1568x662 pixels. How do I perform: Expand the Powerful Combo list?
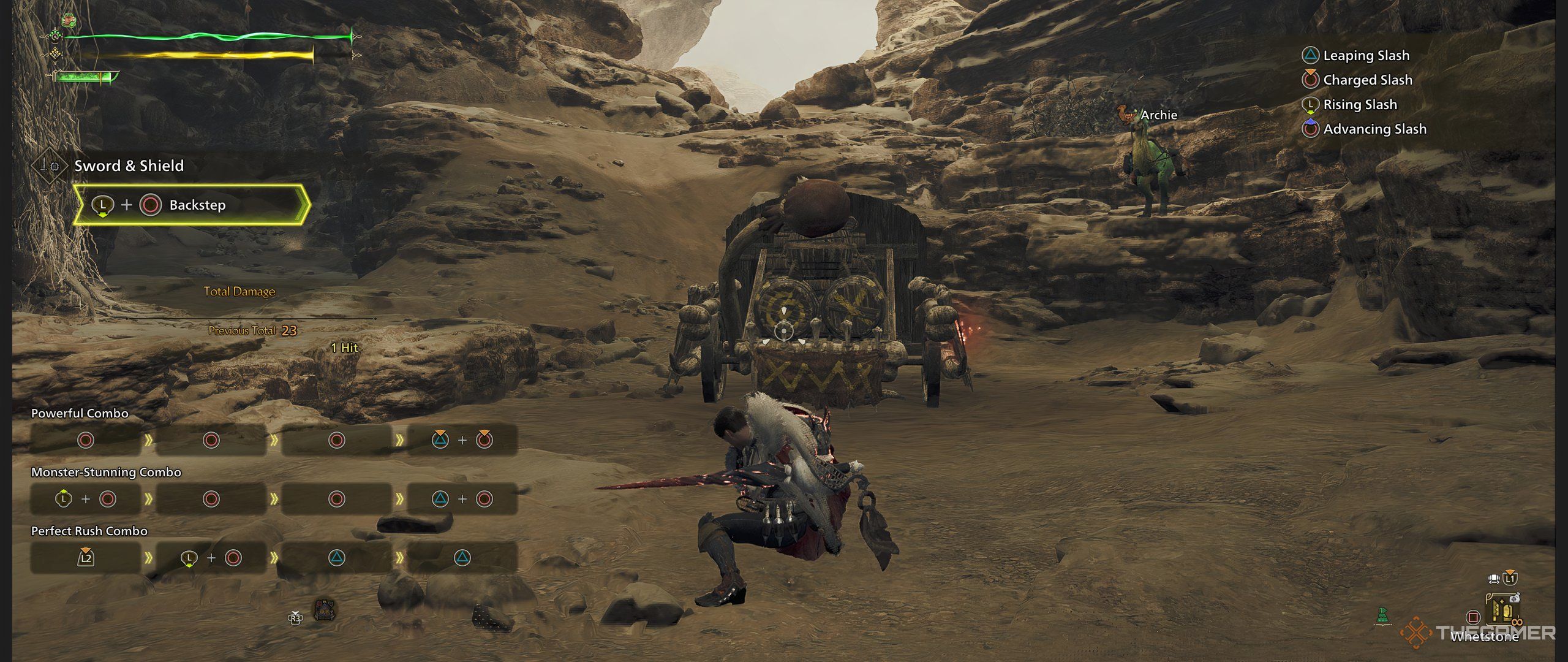(x=80, y=413)
